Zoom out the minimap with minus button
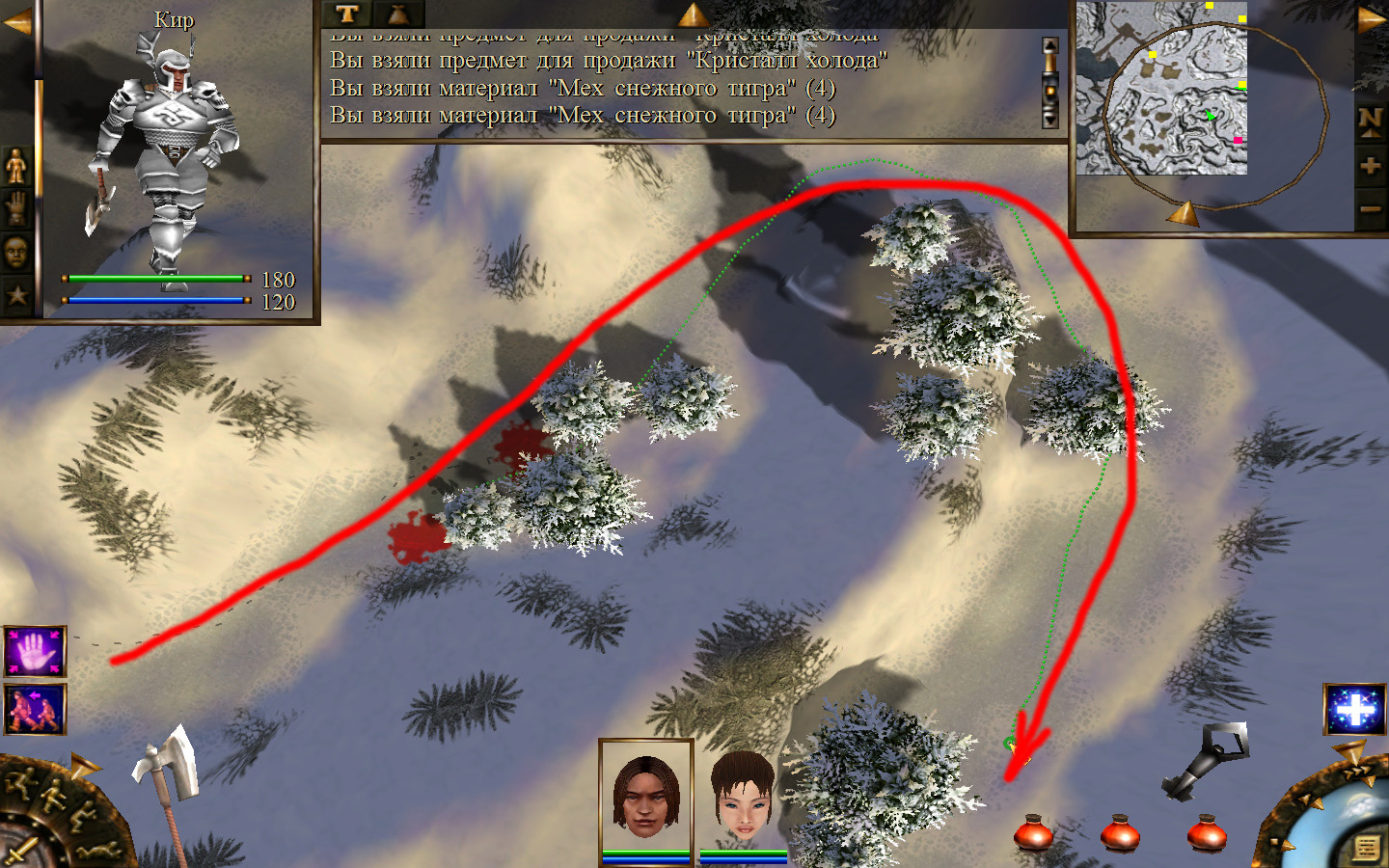1389x868 pixels. tap(1371, 208)
